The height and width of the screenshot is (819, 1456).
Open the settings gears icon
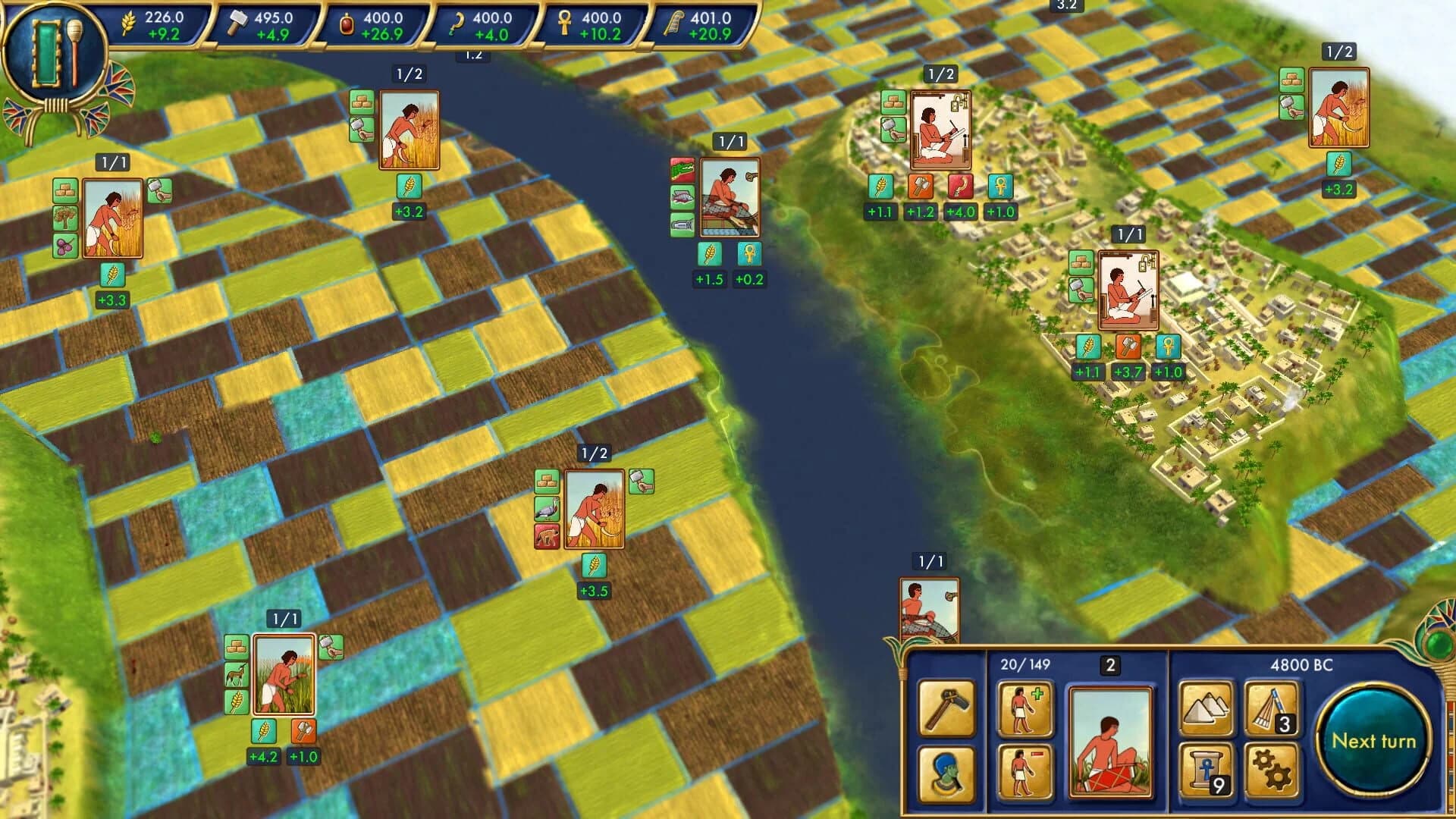coord(1273,773)
